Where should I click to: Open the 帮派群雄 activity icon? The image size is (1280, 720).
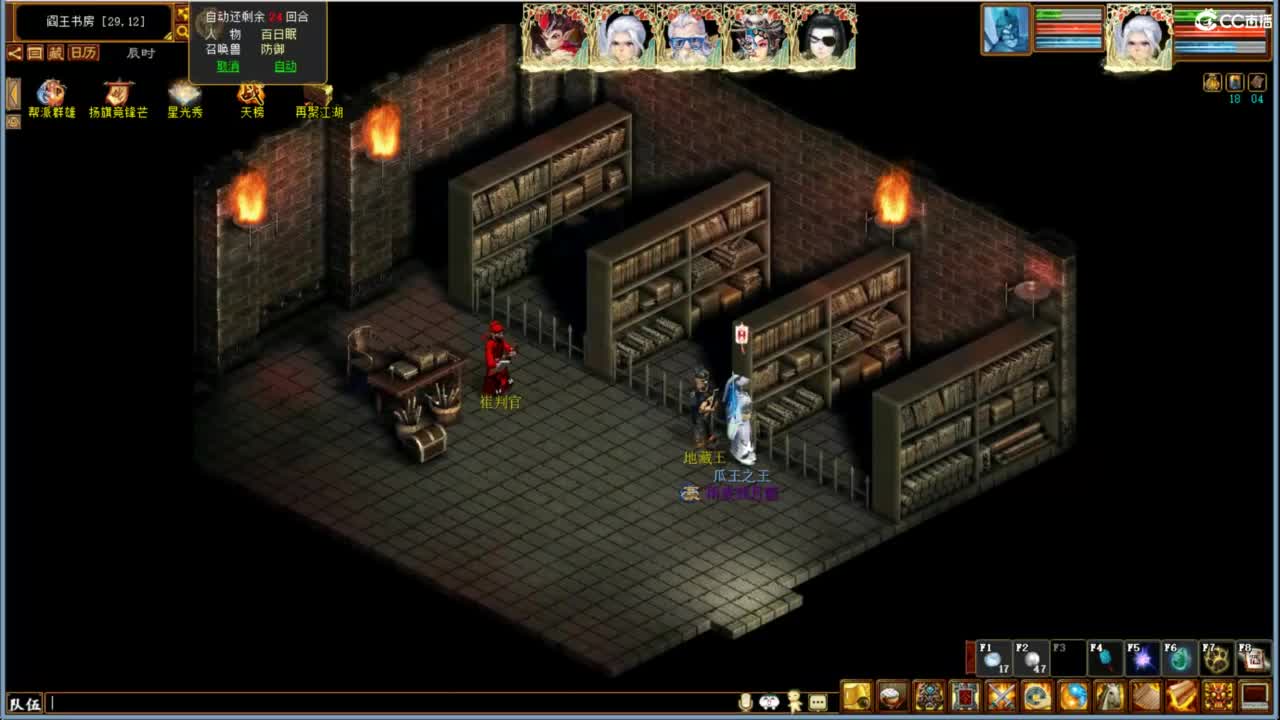pos(50,93)
